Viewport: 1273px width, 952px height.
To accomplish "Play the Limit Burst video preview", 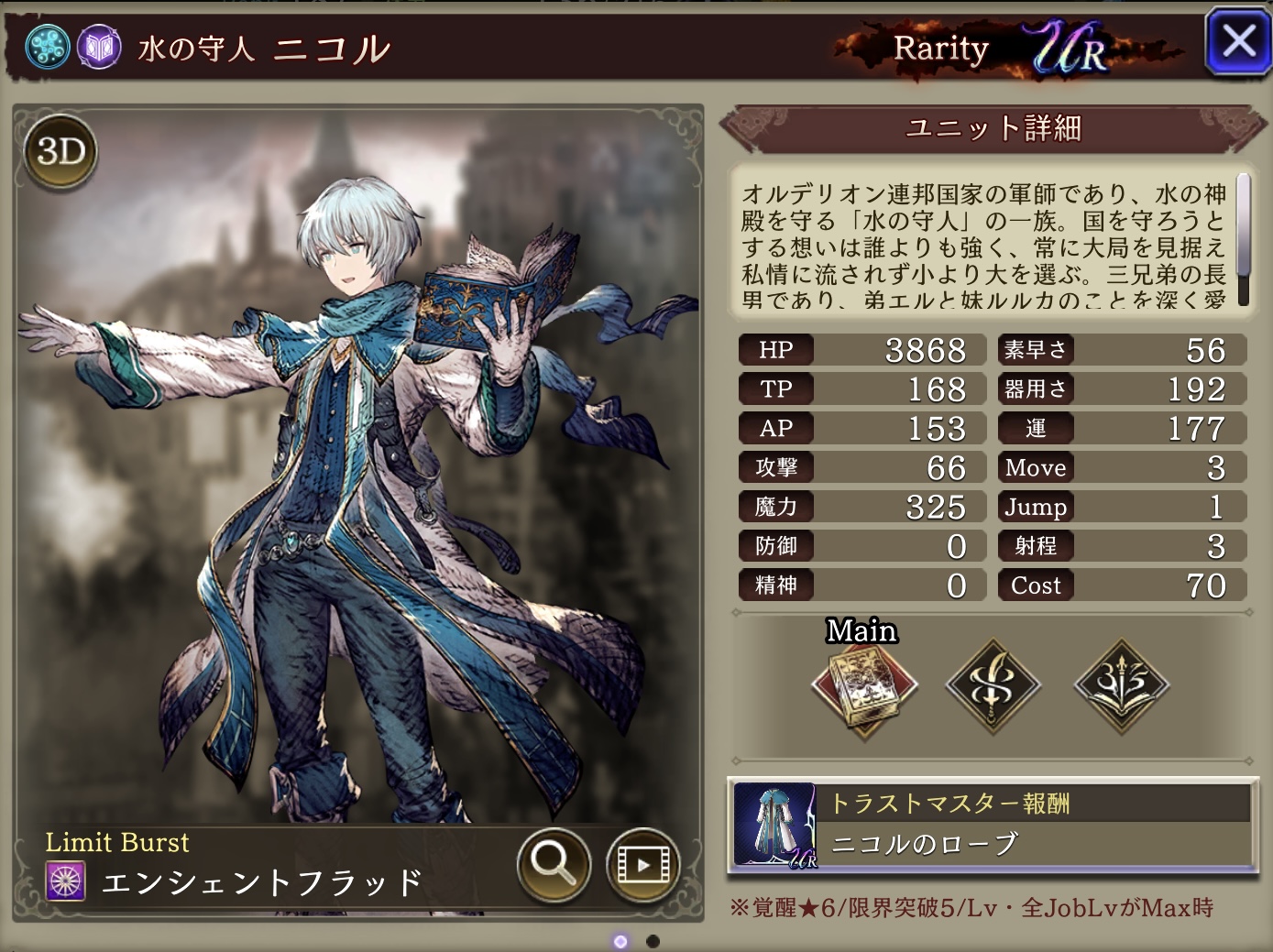I will (642, 863).
